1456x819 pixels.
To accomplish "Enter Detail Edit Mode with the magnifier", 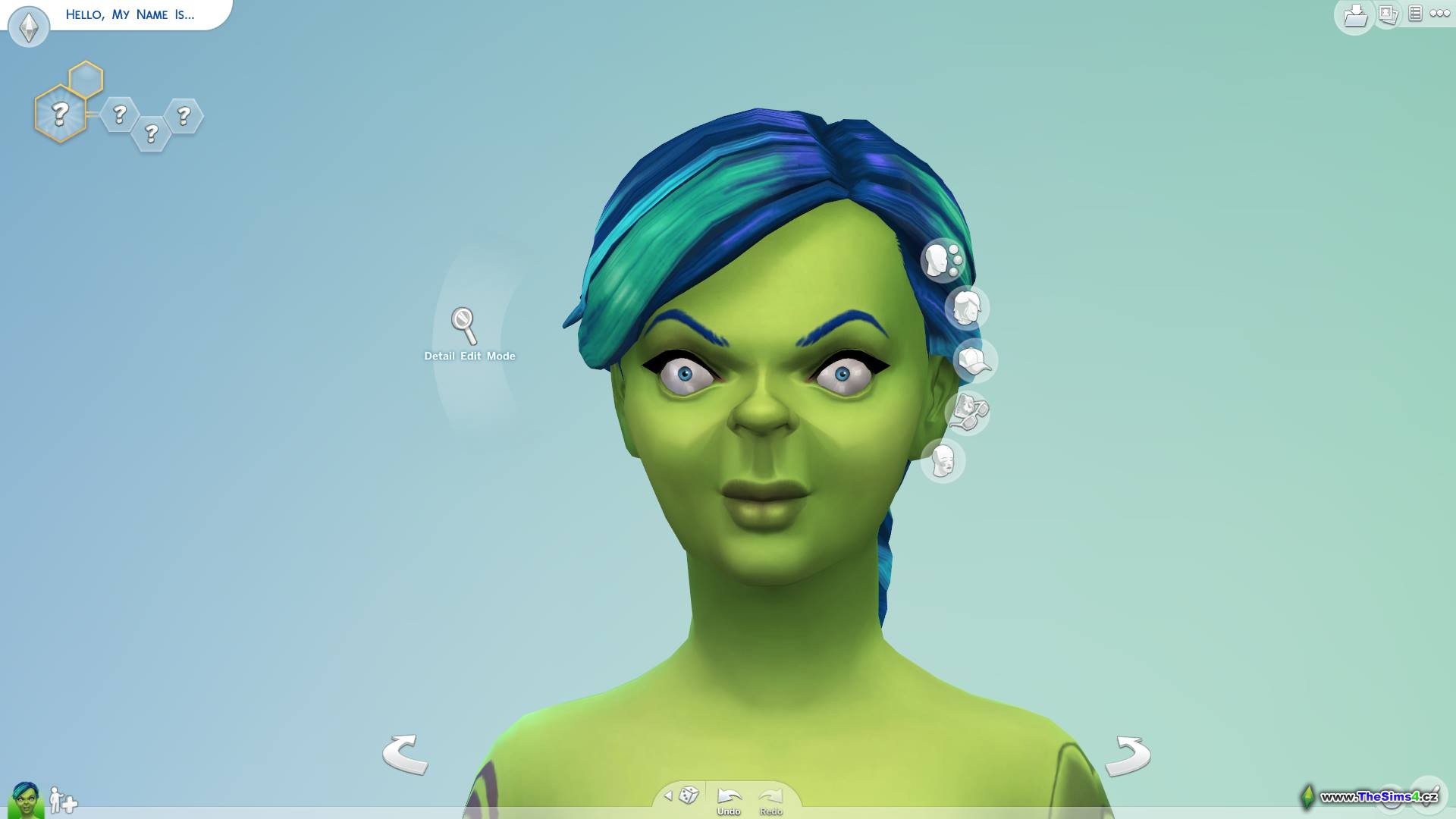I will [x=464, y=325].
